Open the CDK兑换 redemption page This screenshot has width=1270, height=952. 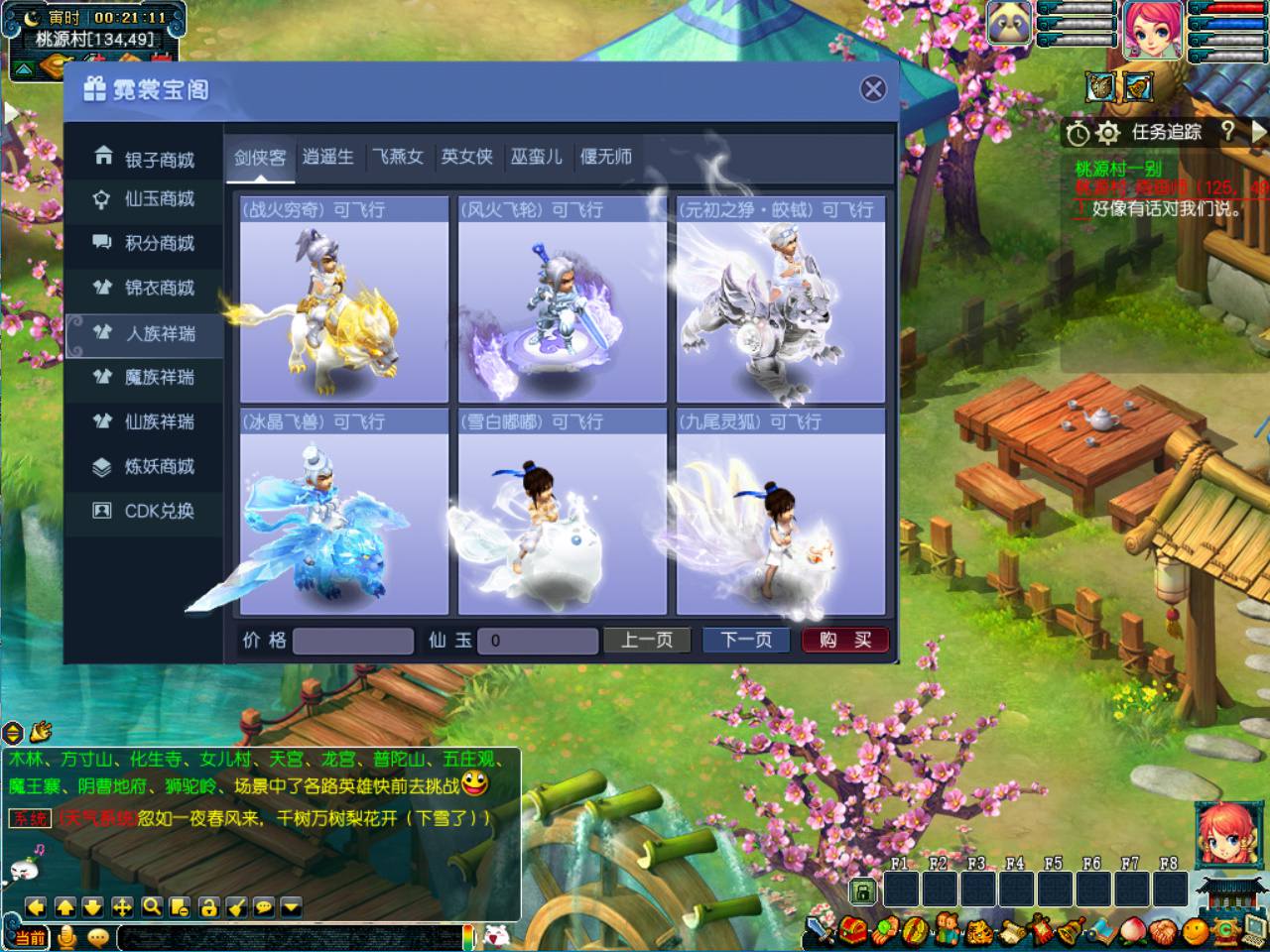point(145,511)
